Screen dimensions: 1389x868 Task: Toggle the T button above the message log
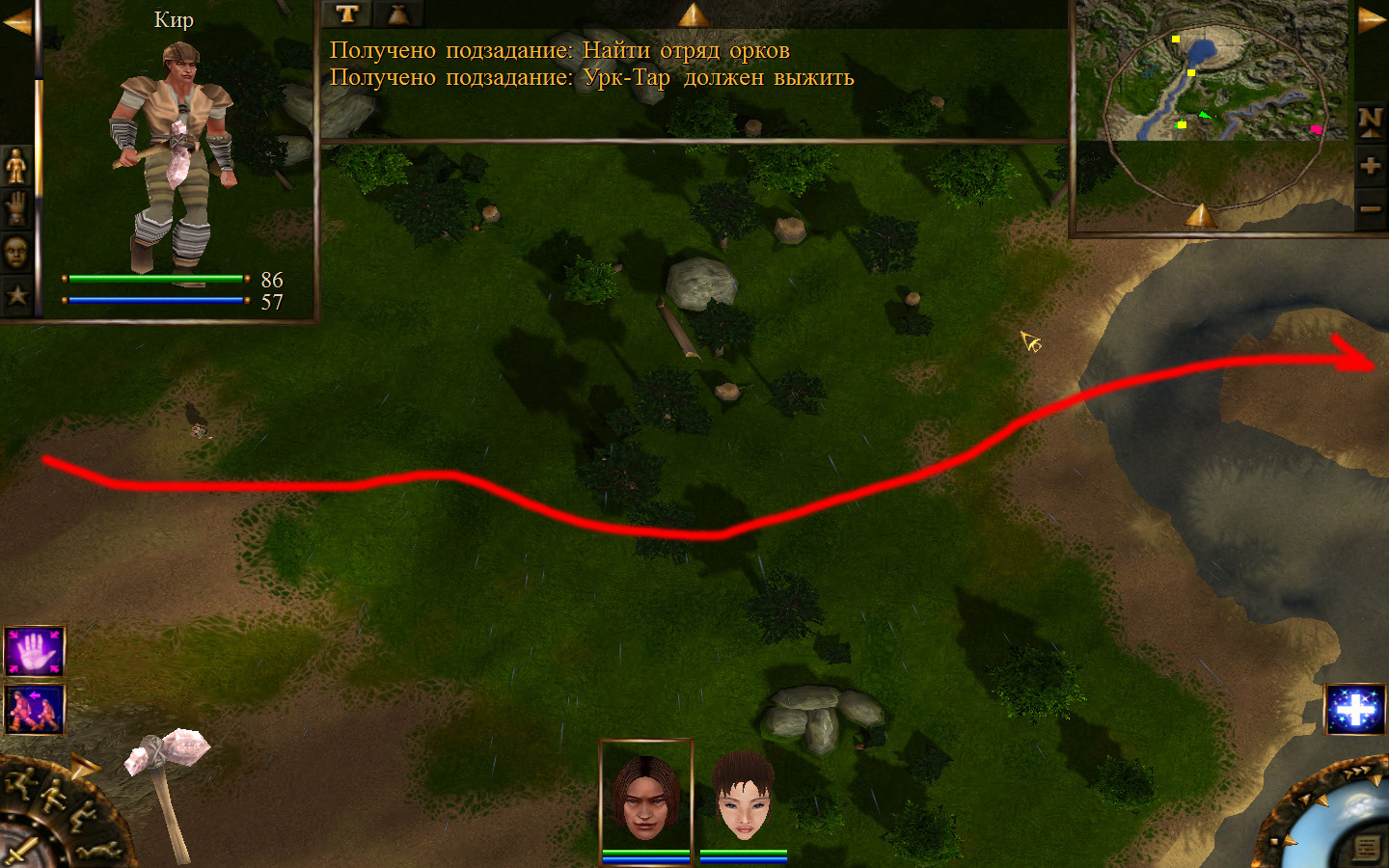347,14
